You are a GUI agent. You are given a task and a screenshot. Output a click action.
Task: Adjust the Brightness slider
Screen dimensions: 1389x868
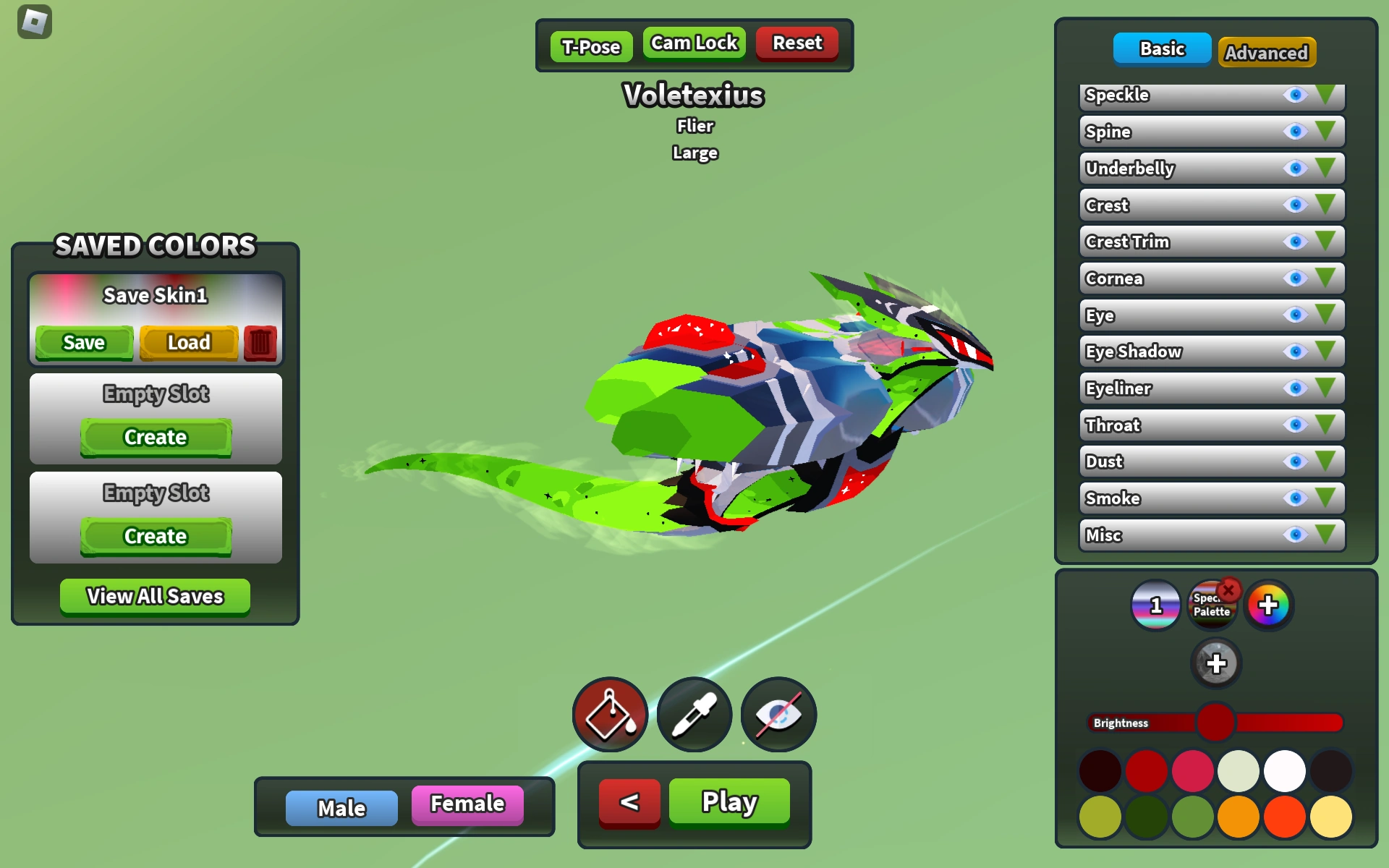click(1217, 723)
